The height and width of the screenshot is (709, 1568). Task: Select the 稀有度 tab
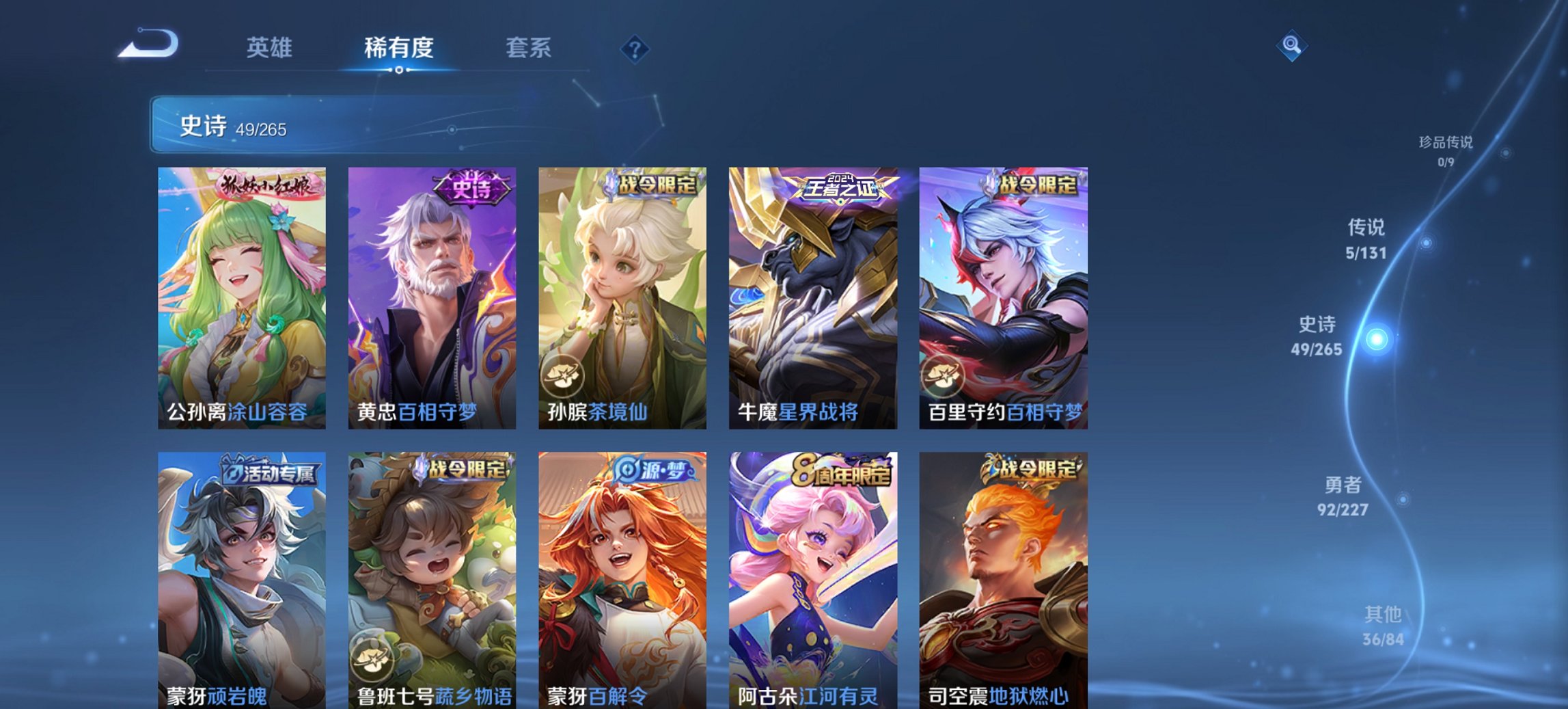pos(400,48)
